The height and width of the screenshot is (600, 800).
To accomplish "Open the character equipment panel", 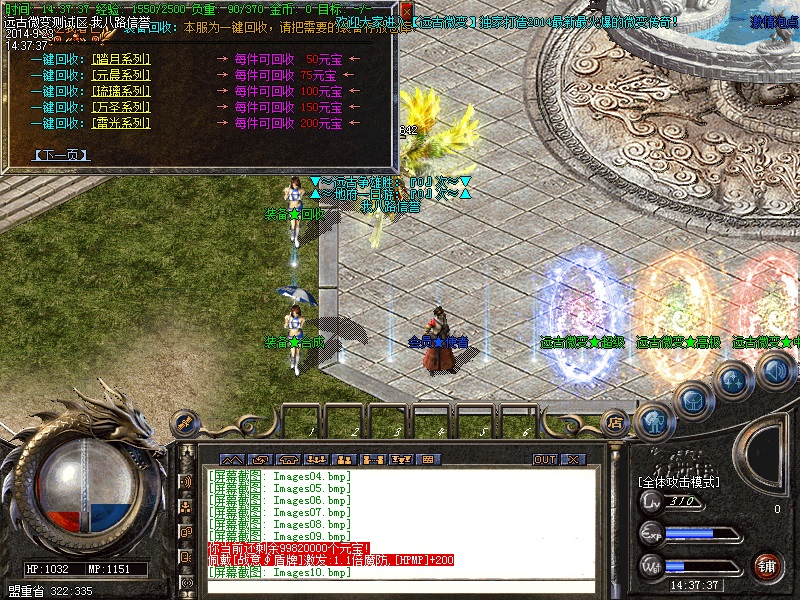I will point(654,420).
